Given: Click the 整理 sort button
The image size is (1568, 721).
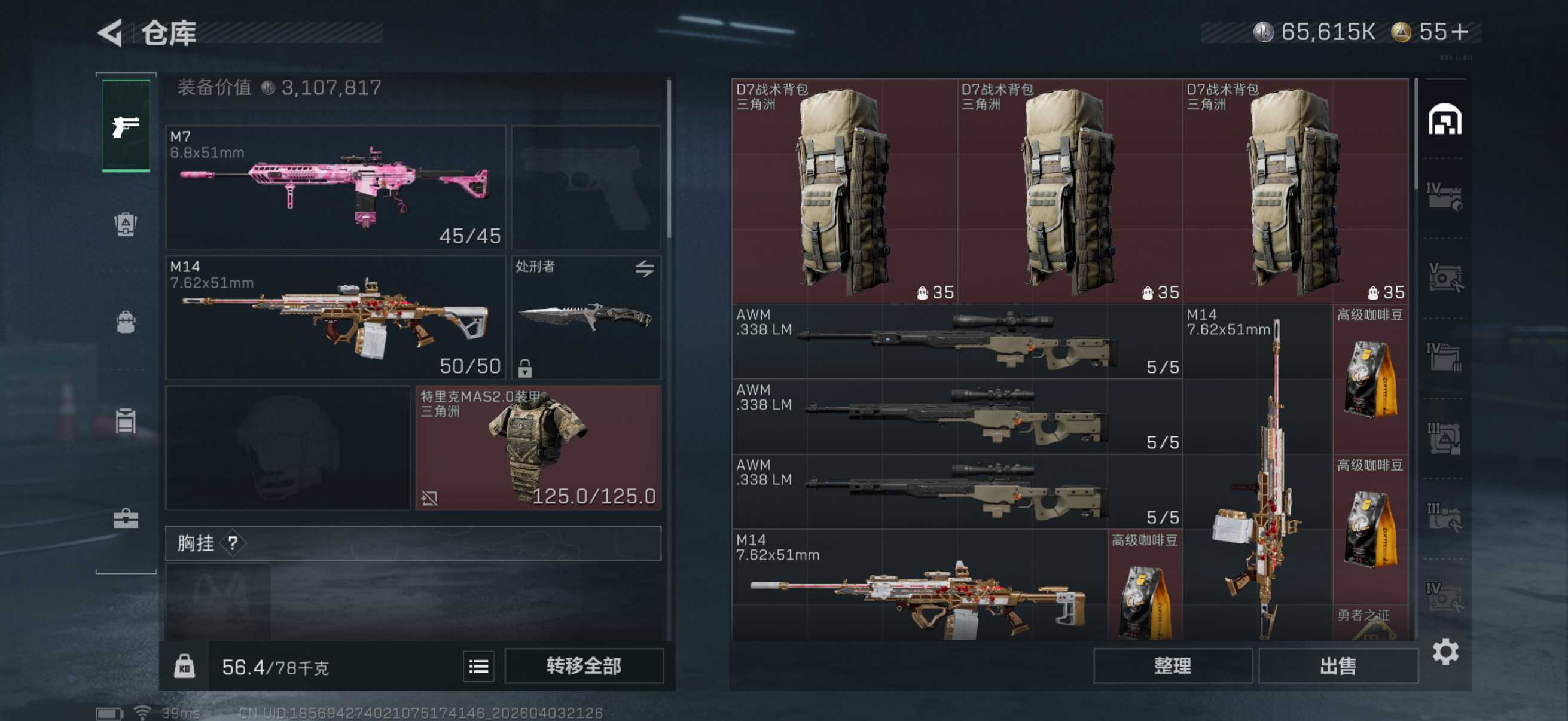Looking at the screenshot, I should (x=1172, y=665).
